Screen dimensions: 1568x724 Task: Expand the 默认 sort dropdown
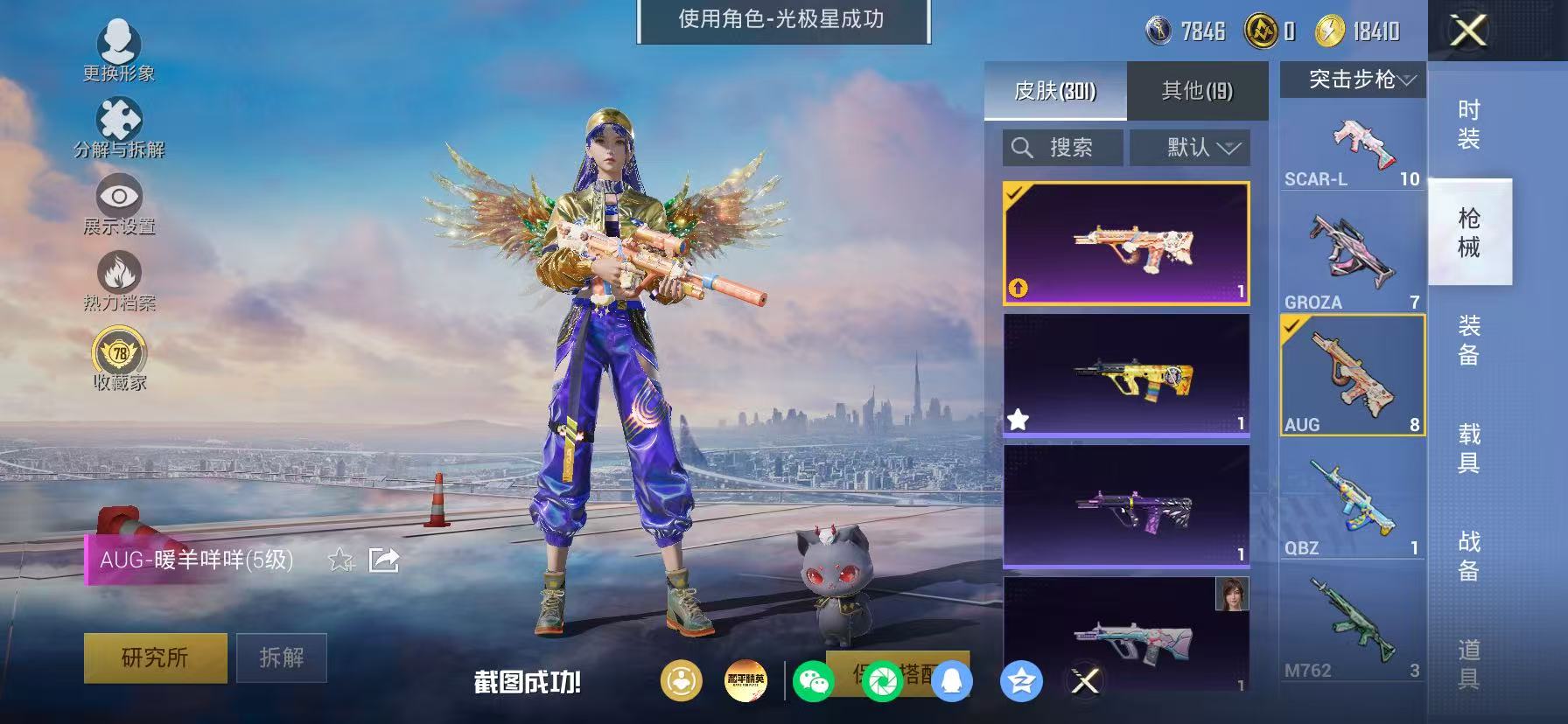coord(1190,147)
